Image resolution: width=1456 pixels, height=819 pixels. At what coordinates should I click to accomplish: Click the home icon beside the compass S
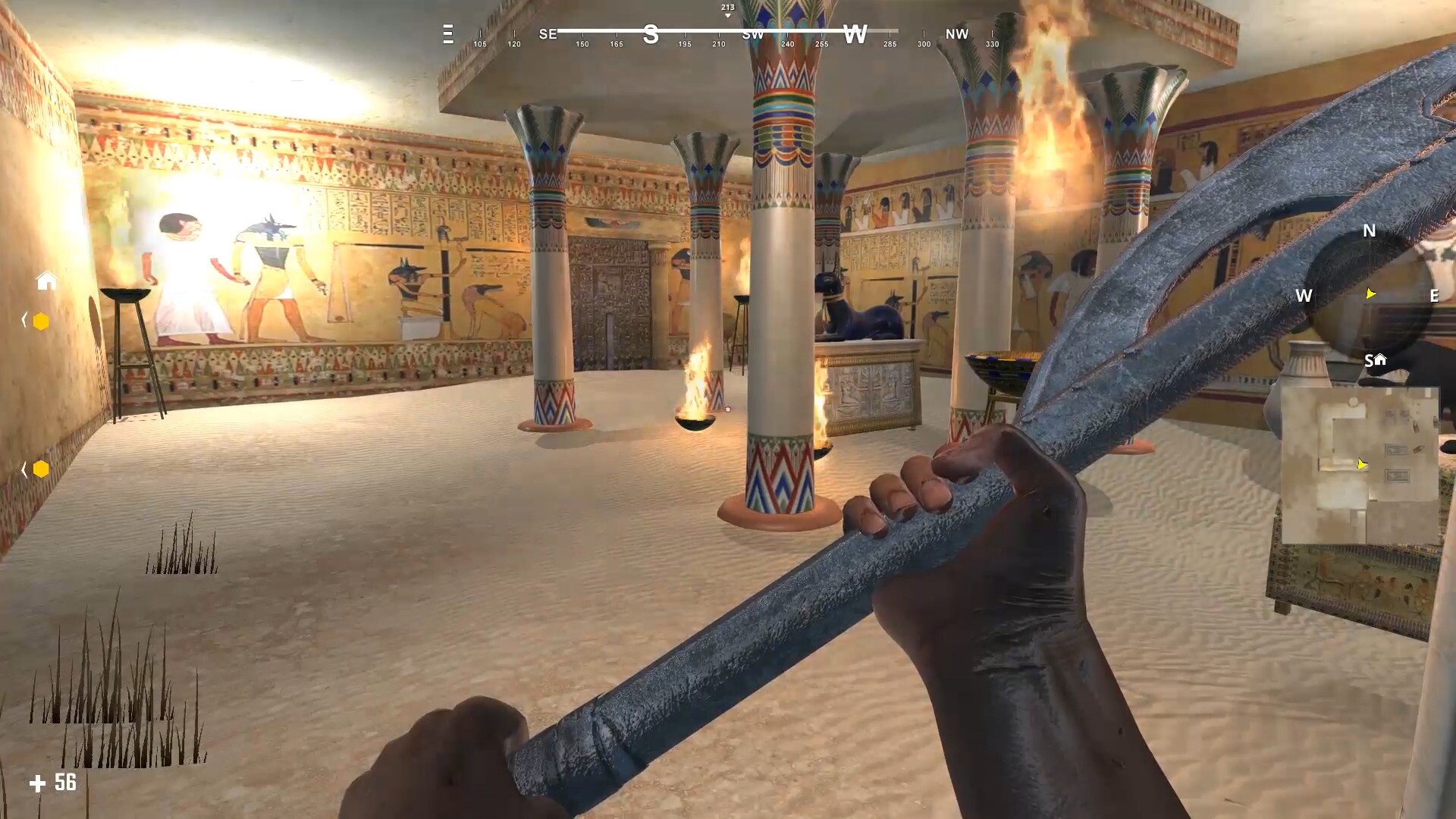[x=1380, y=359]
